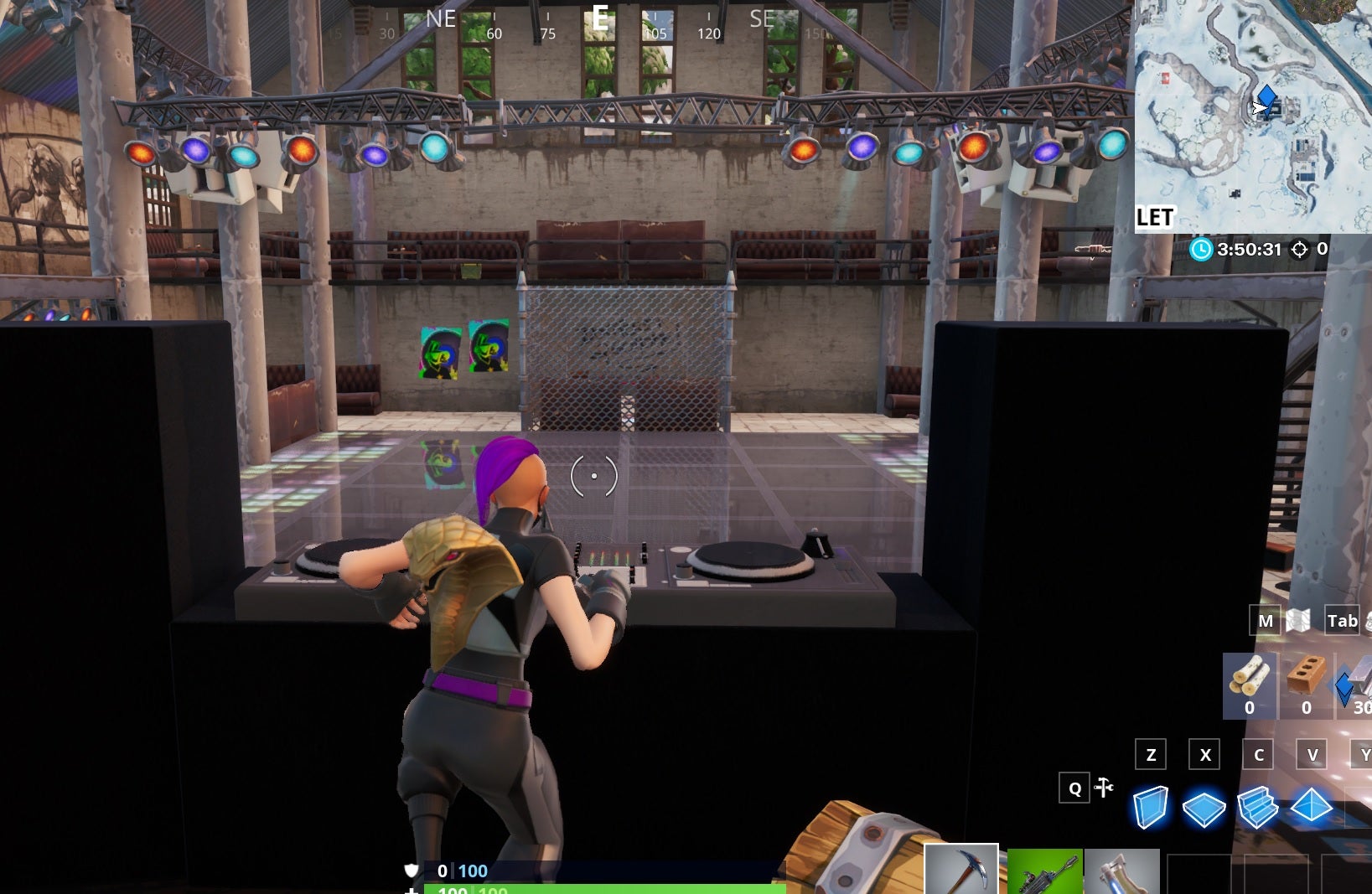Screen dimensions: 1372x894
Task: Click the trap hammer icon beside Q
Action: tap(1105, 788)
